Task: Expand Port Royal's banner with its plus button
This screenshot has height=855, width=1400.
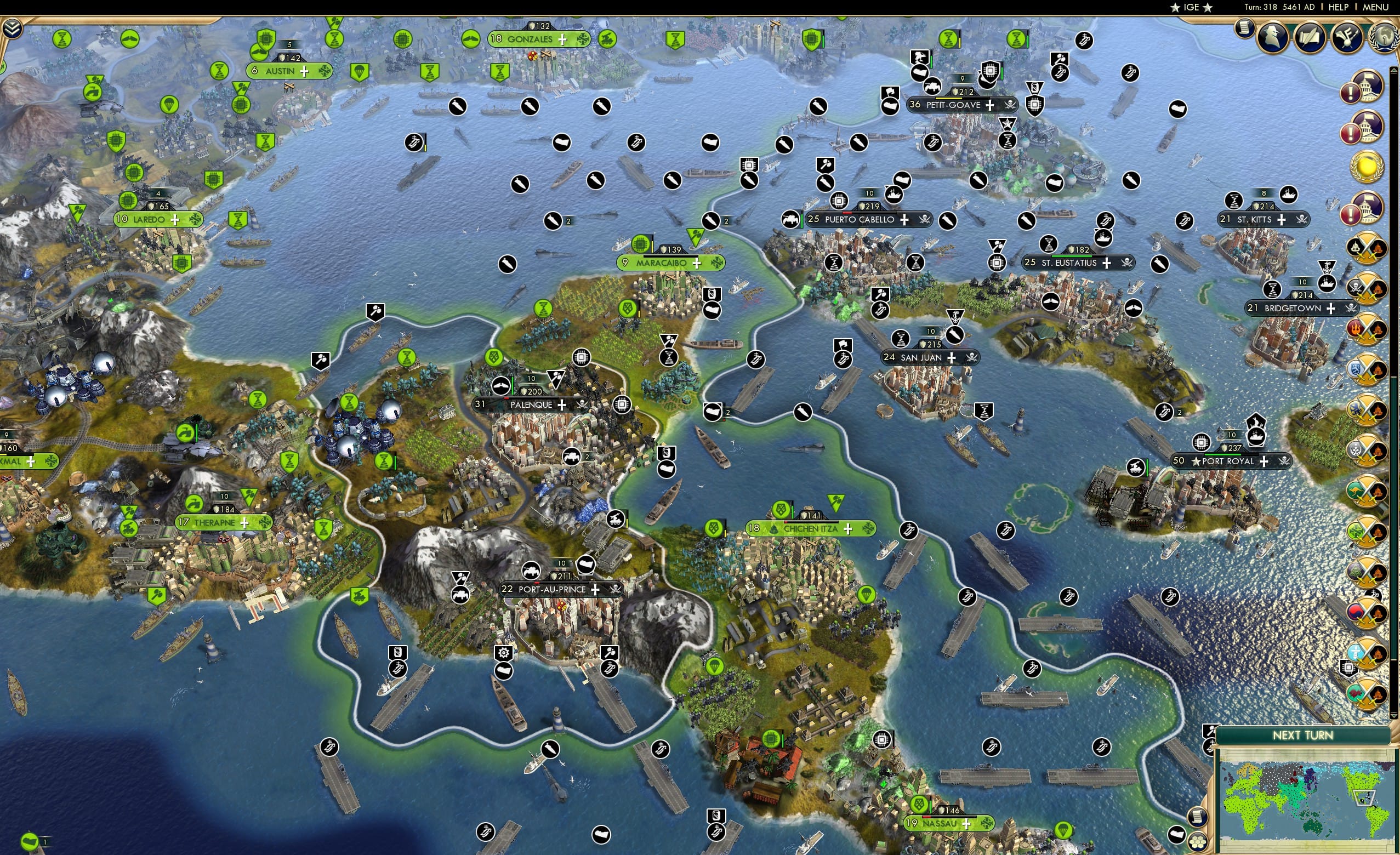Action: click(x=1265, y=461)
